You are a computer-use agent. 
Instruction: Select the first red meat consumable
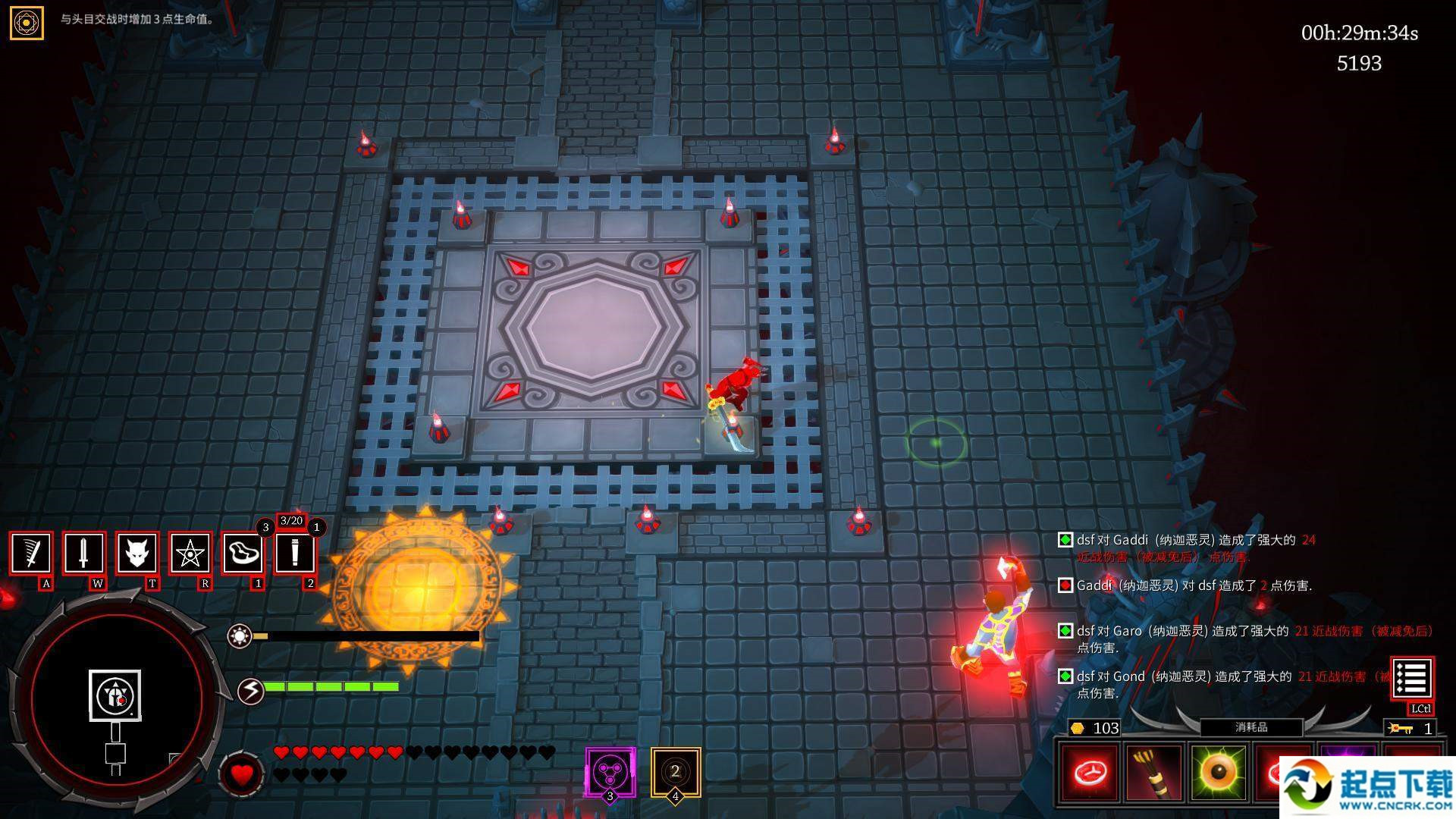1089,773
